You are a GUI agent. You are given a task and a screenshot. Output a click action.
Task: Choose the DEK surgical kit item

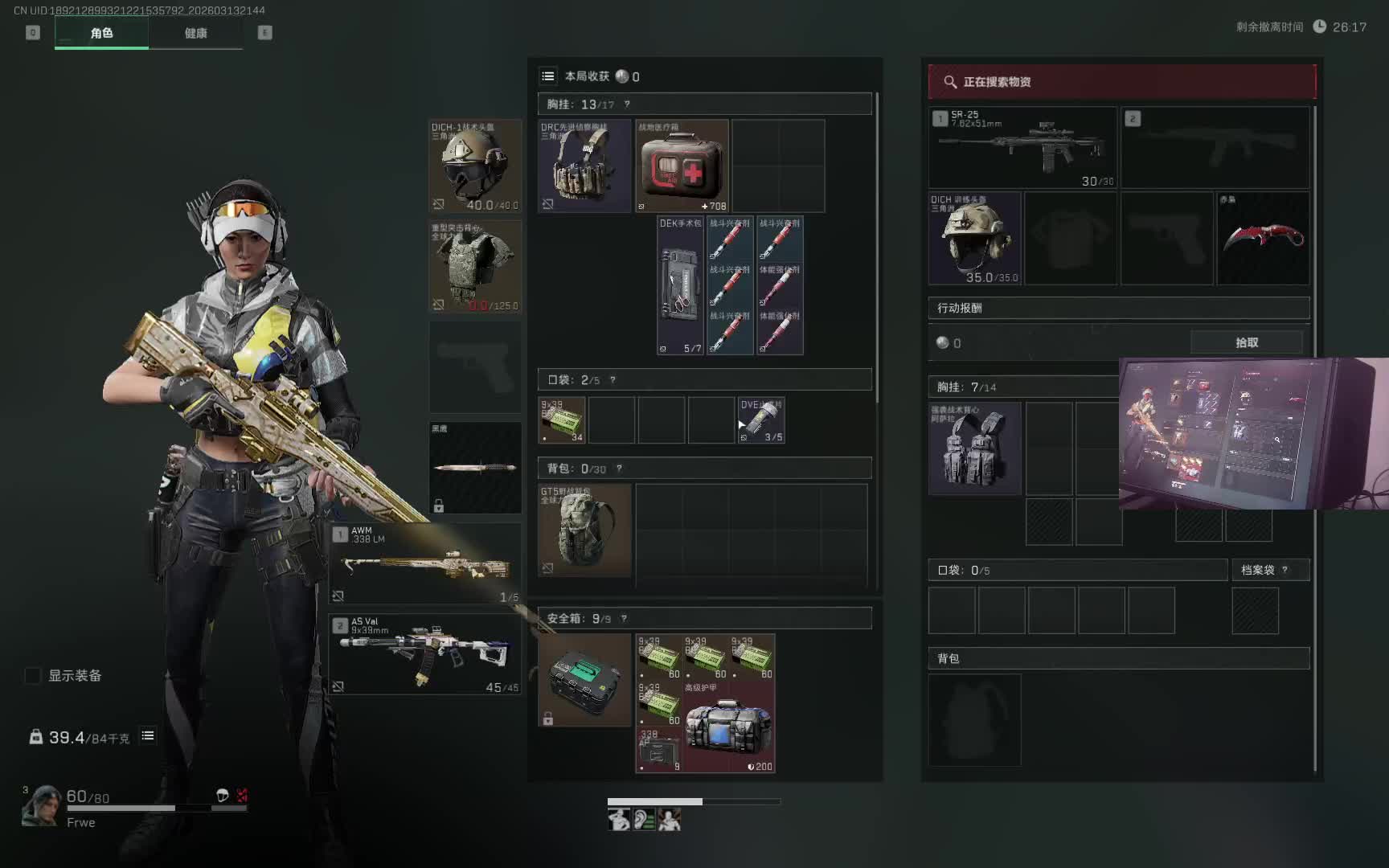tap(680, 285)
